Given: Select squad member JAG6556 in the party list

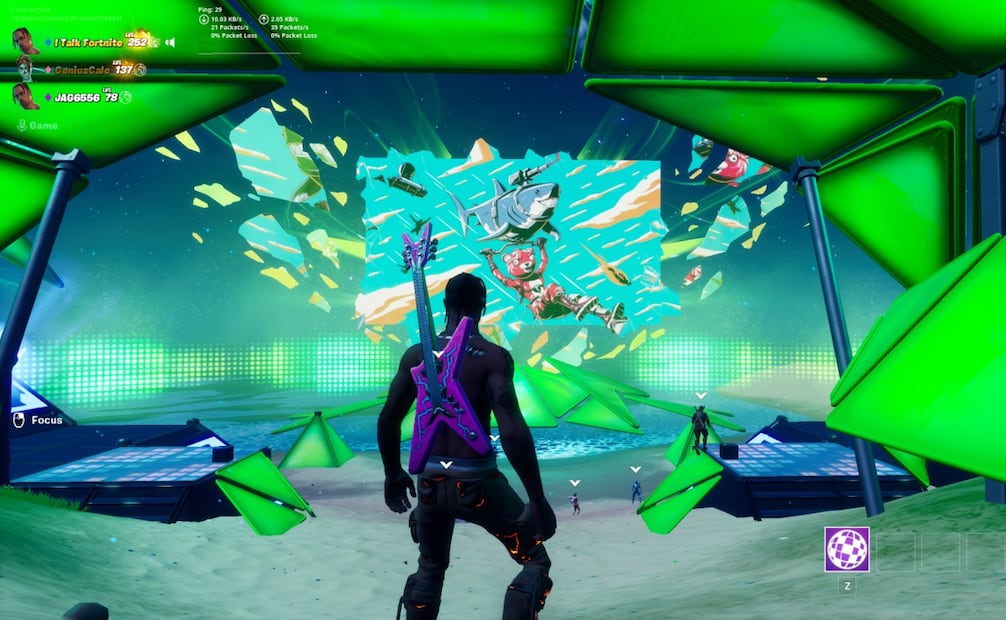Looking at the screenshot, I should coord(76,97).
